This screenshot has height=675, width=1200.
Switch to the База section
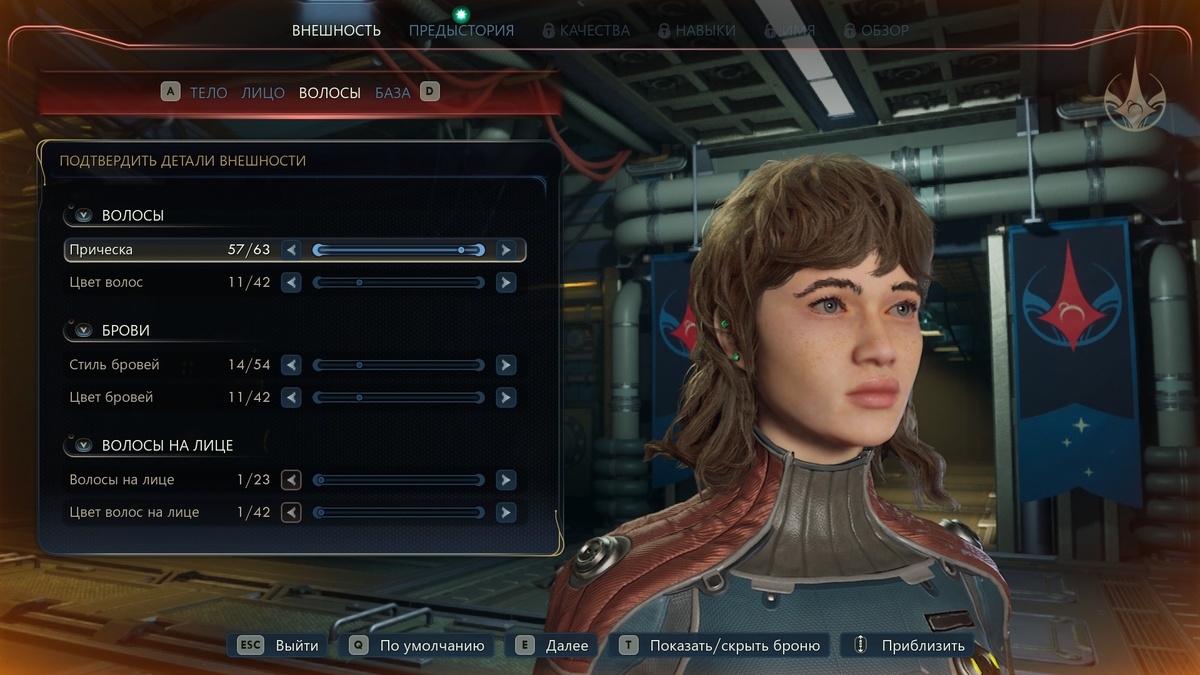pos(392,93)
